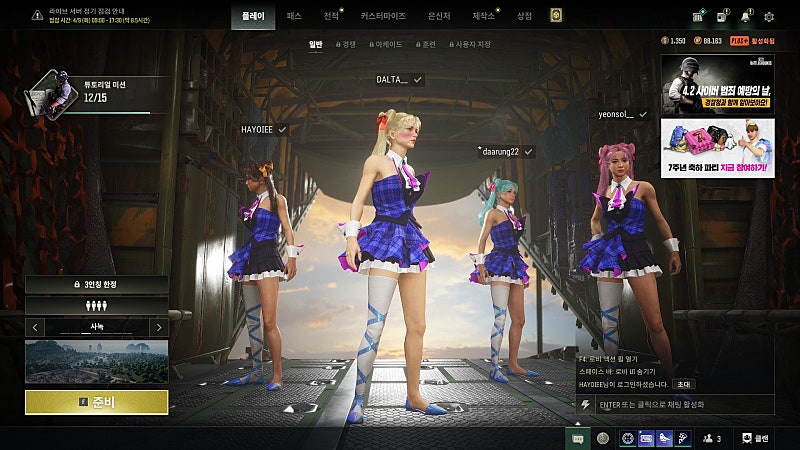Open the settings gear icon
800x450 pixels.
(x=769, y=16)
